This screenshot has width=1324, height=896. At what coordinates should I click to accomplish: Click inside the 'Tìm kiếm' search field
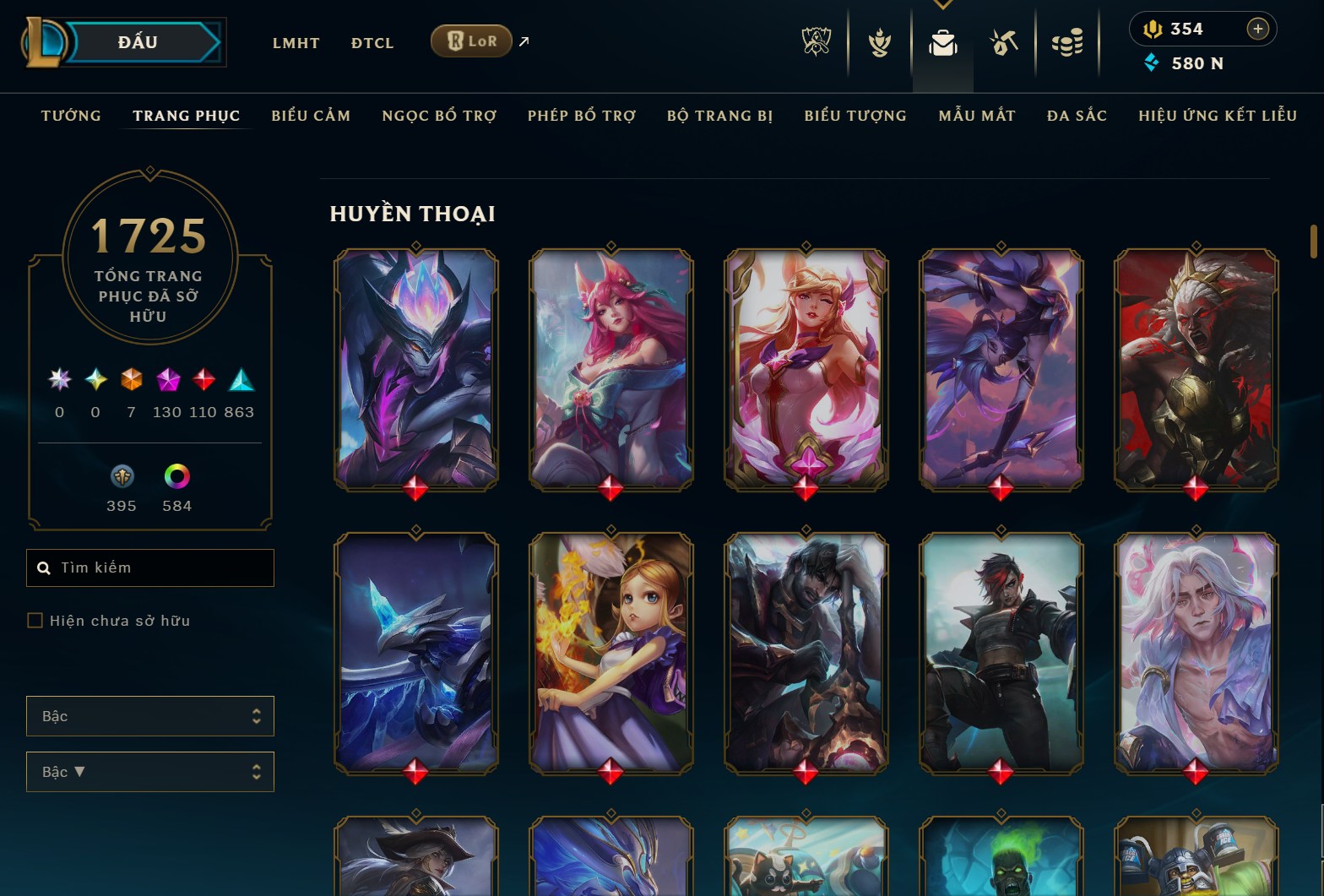[x=152, y=567]
